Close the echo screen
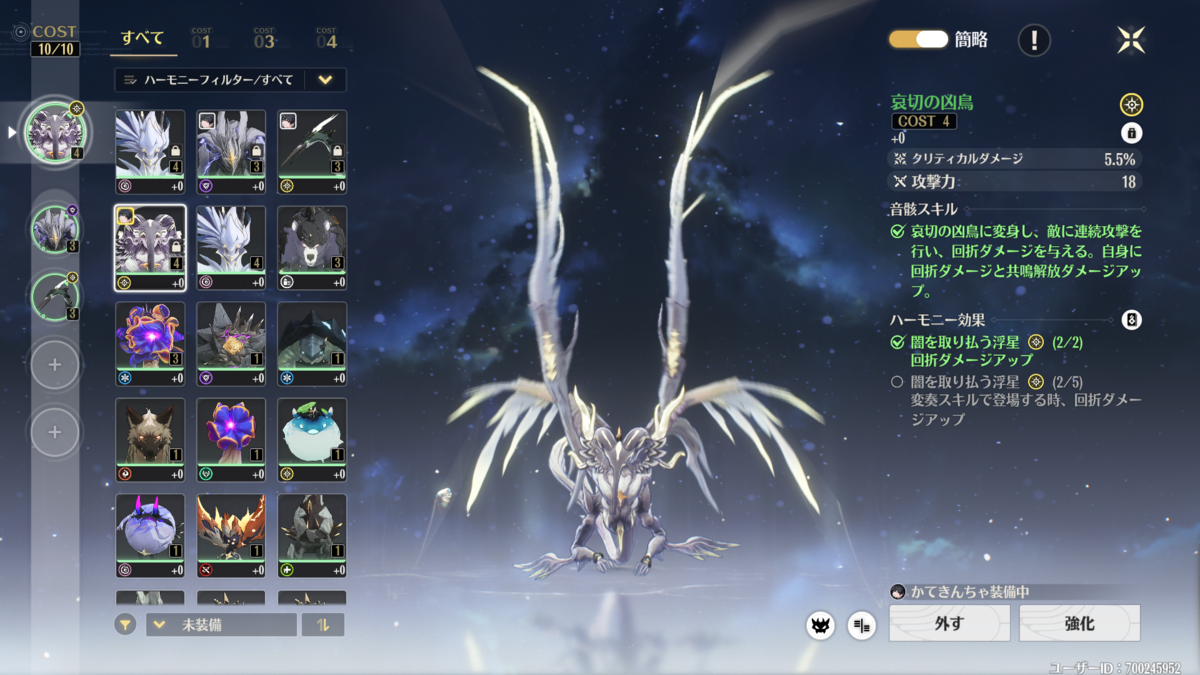Viewport: 1200px width, 675px height. point(1131,40)
